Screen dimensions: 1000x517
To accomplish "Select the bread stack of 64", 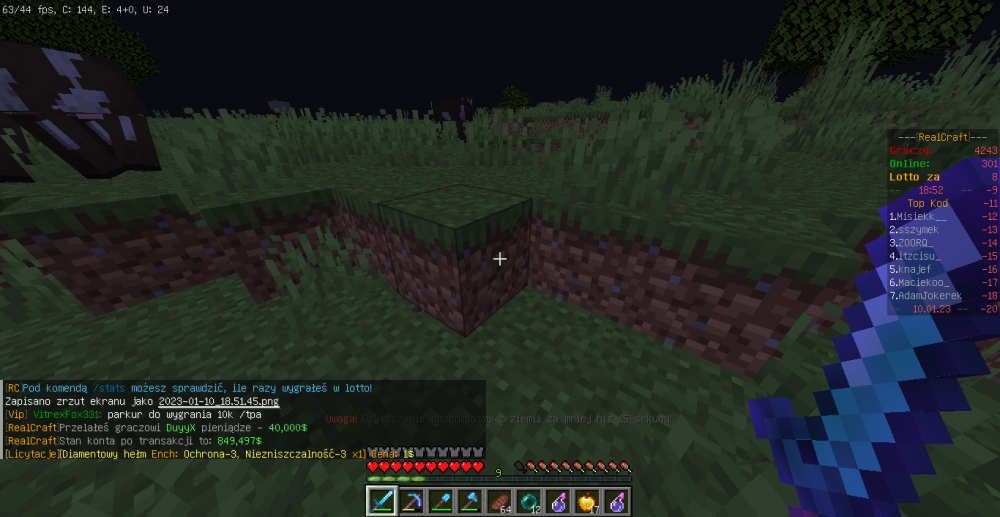I will point(499,500).
